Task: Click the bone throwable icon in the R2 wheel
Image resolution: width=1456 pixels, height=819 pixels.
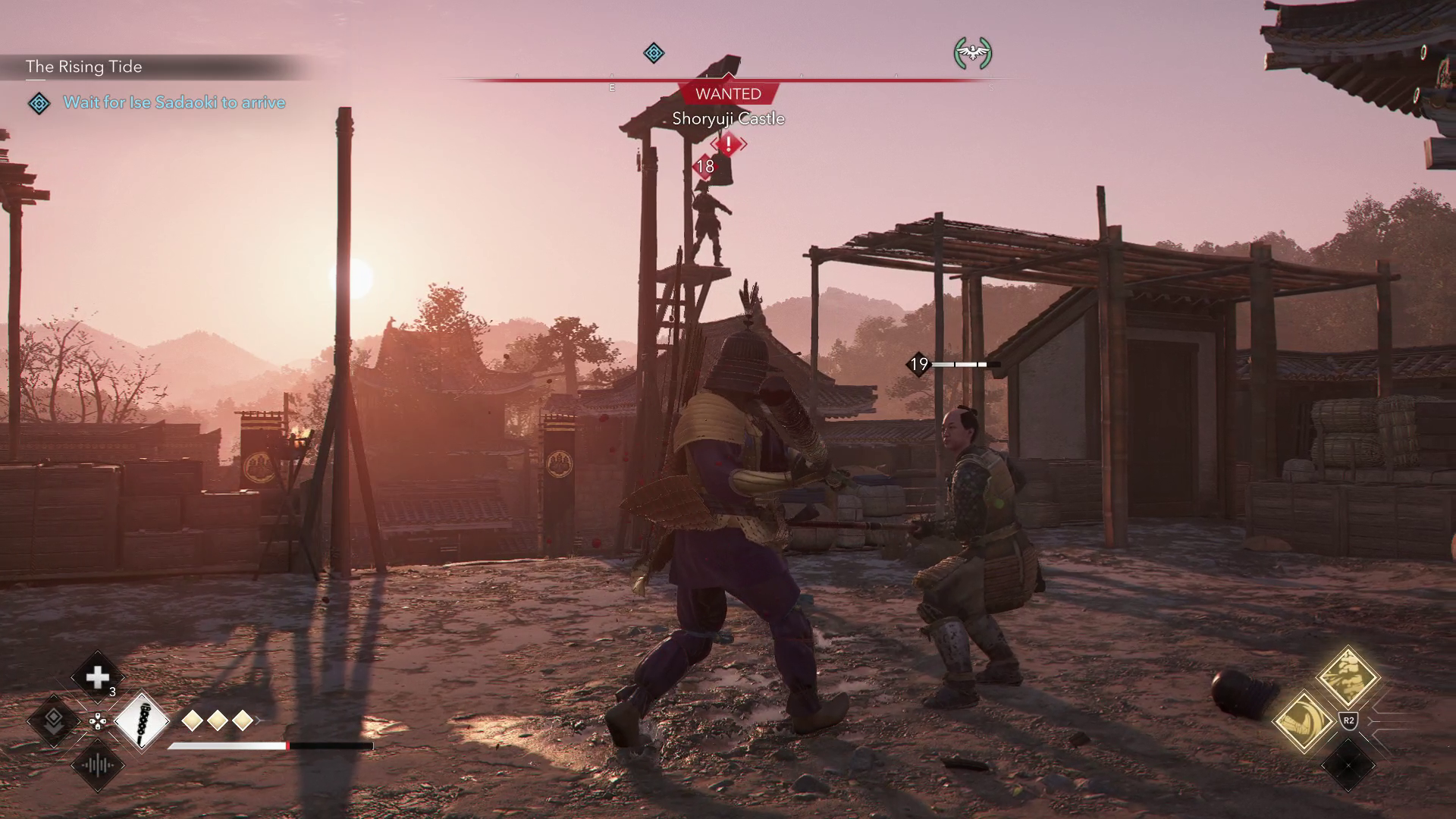Action: [x=1348, y=677]
